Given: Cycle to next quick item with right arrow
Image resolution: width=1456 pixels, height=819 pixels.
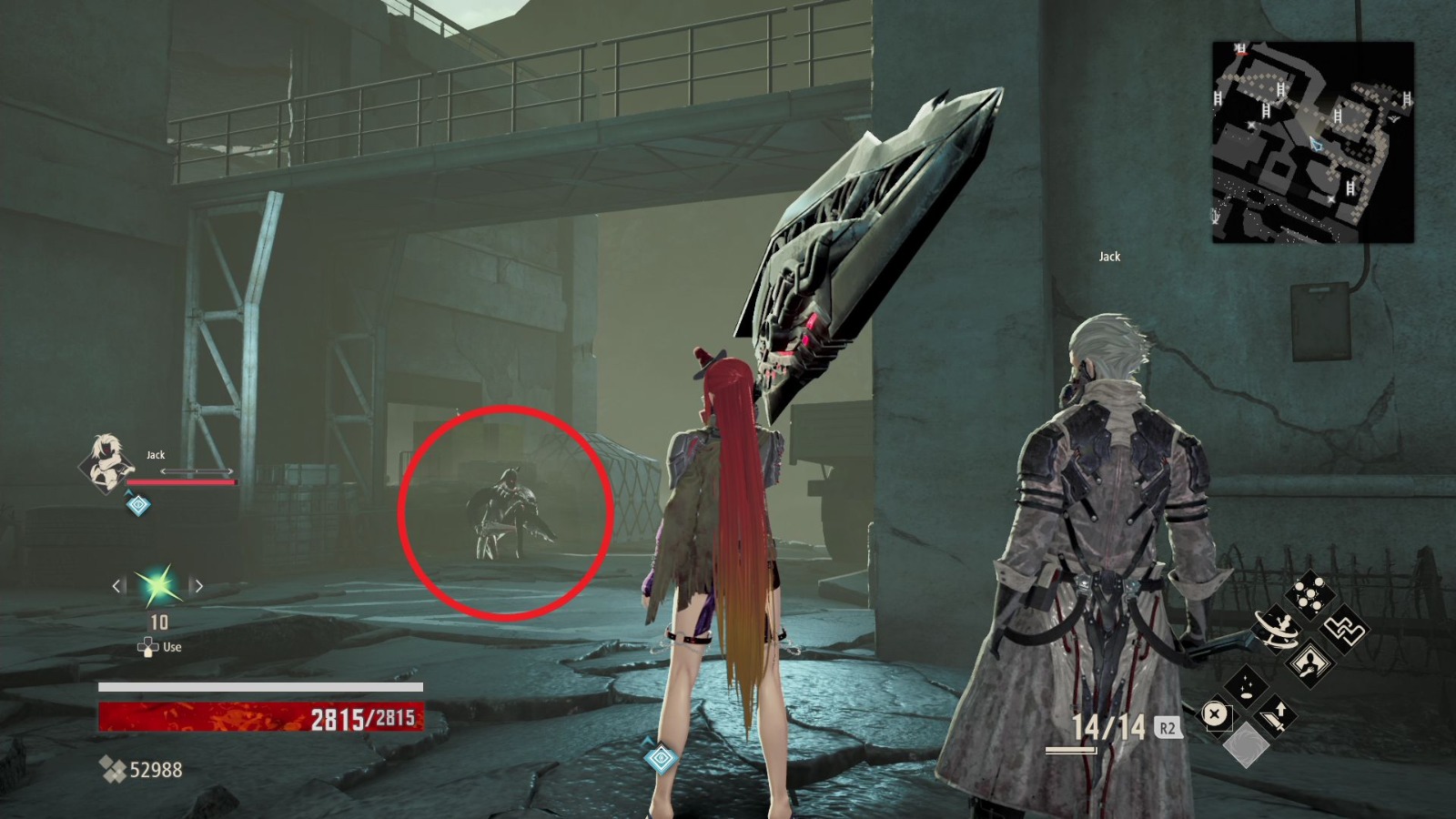Looking at the screenshot, I should [199, 585].
